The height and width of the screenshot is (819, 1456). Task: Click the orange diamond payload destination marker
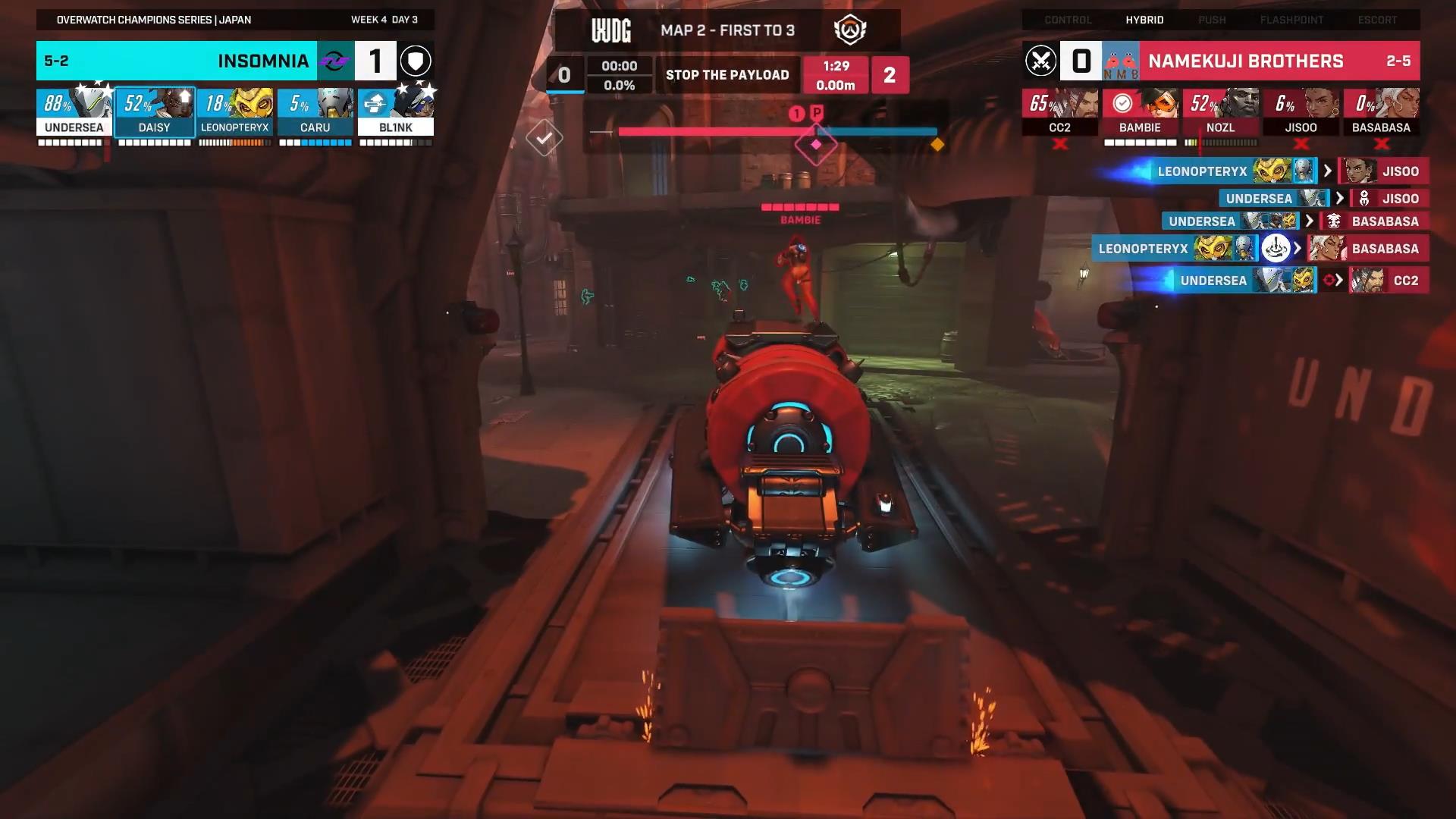pos(937,144)
